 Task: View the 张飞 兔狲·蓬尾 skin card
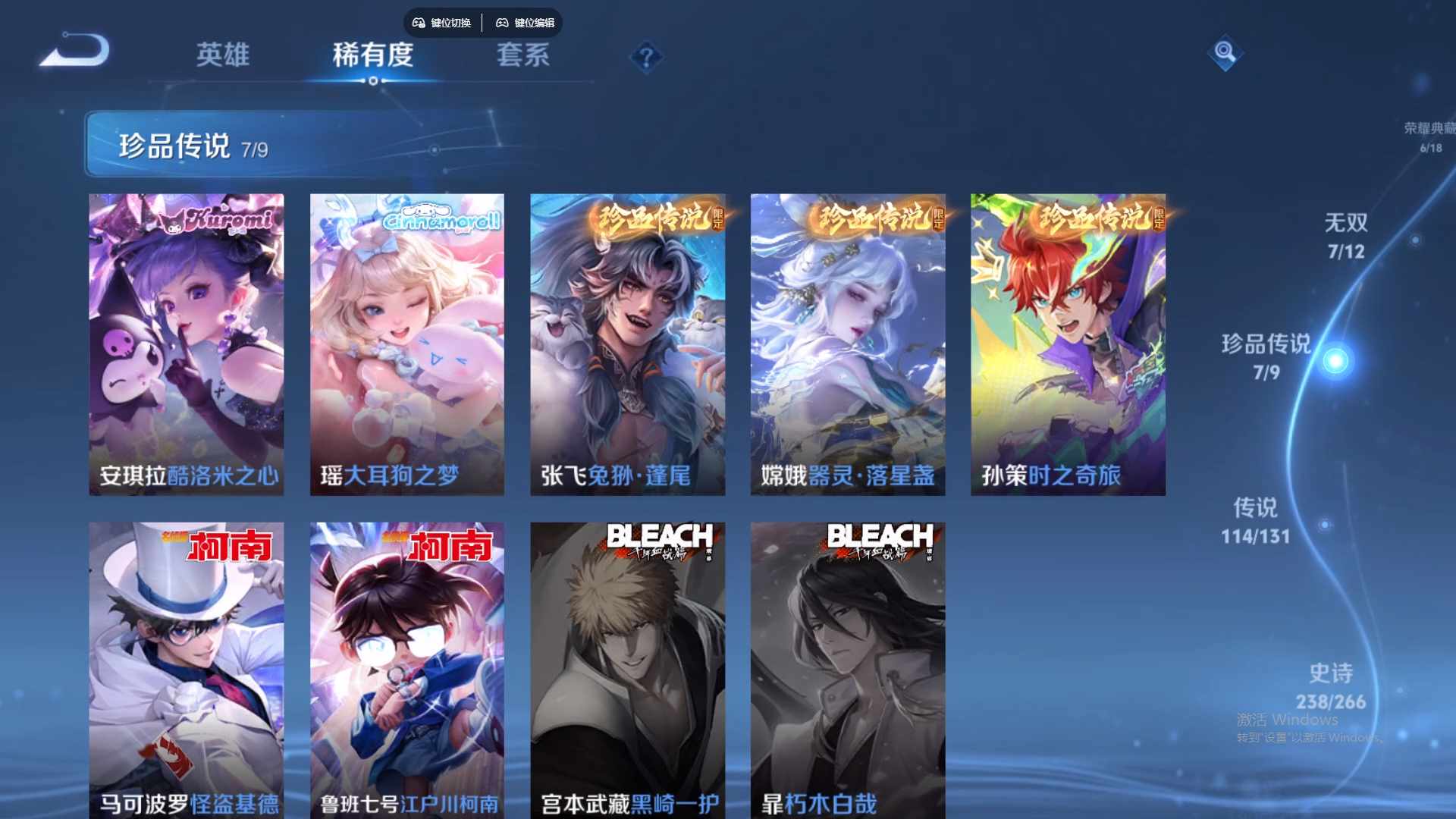(627, 344)
